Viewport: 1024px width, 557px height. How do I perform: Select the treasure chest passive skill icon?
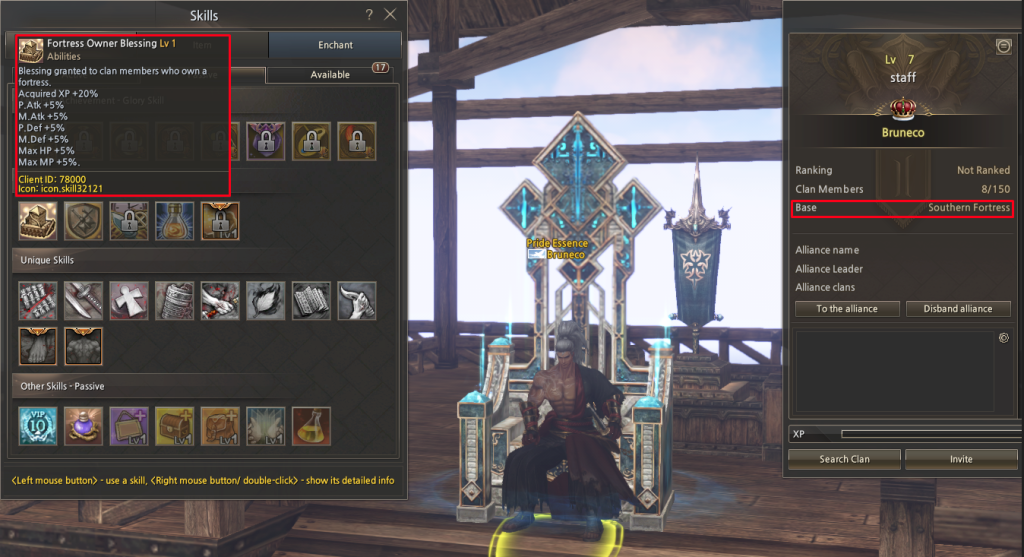coord(175,424)
